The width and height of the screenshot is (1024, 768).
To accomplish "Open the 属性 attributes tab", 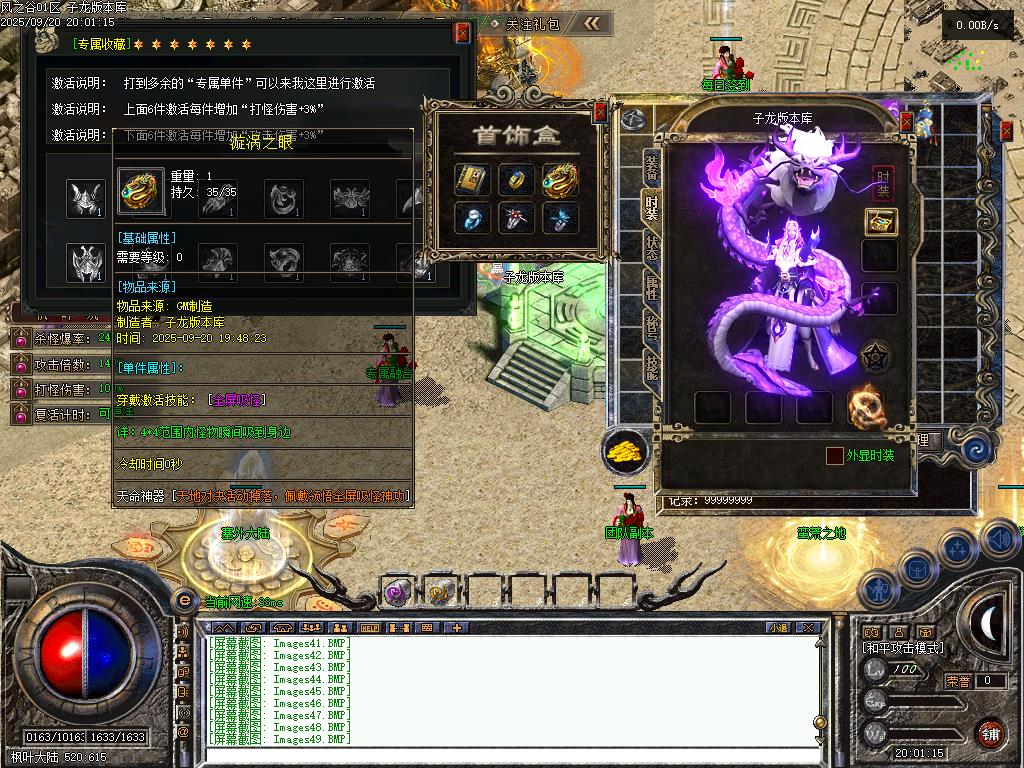I will [651, 291].
